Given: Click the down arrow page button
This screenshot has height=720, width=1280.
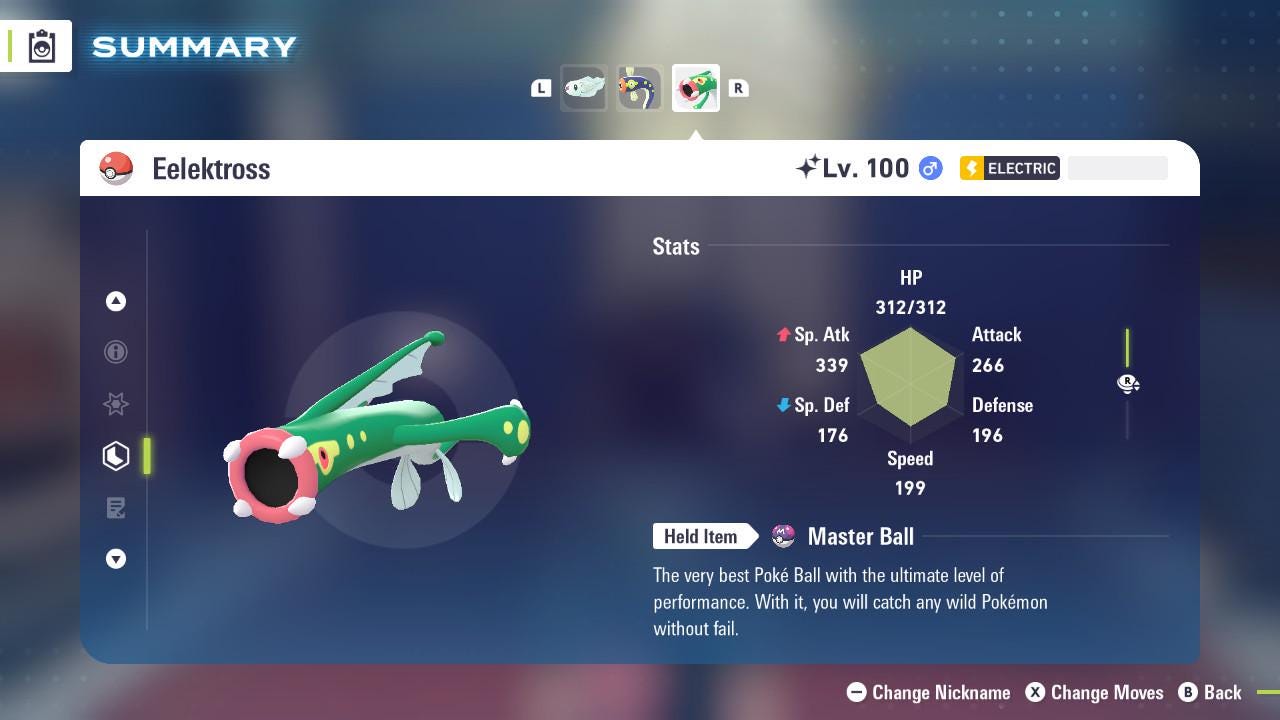Looking at the screenshot, I should tap(116, 559).
